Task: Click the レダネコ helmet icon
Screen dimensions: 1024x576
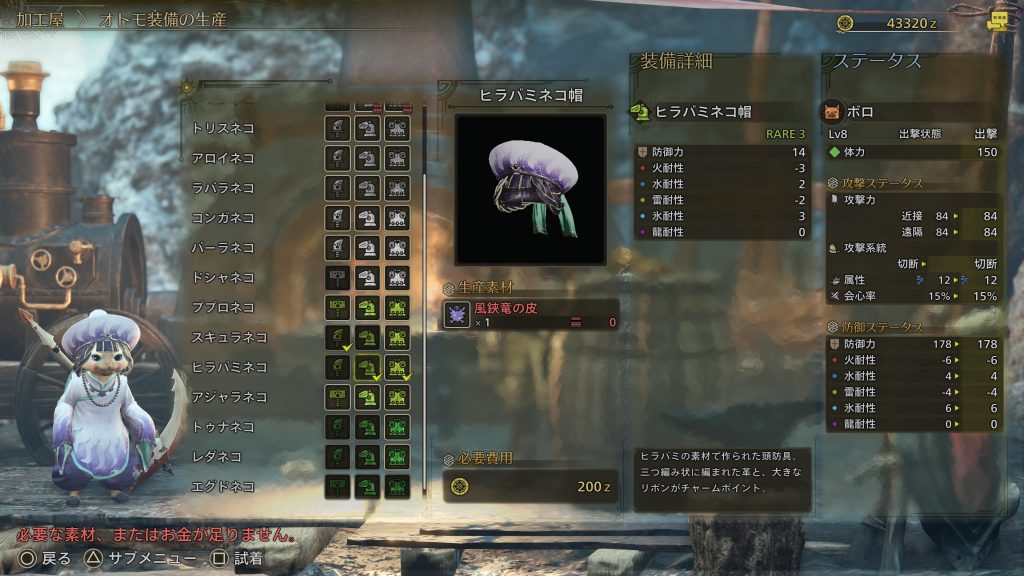Action: pos(368,457)
